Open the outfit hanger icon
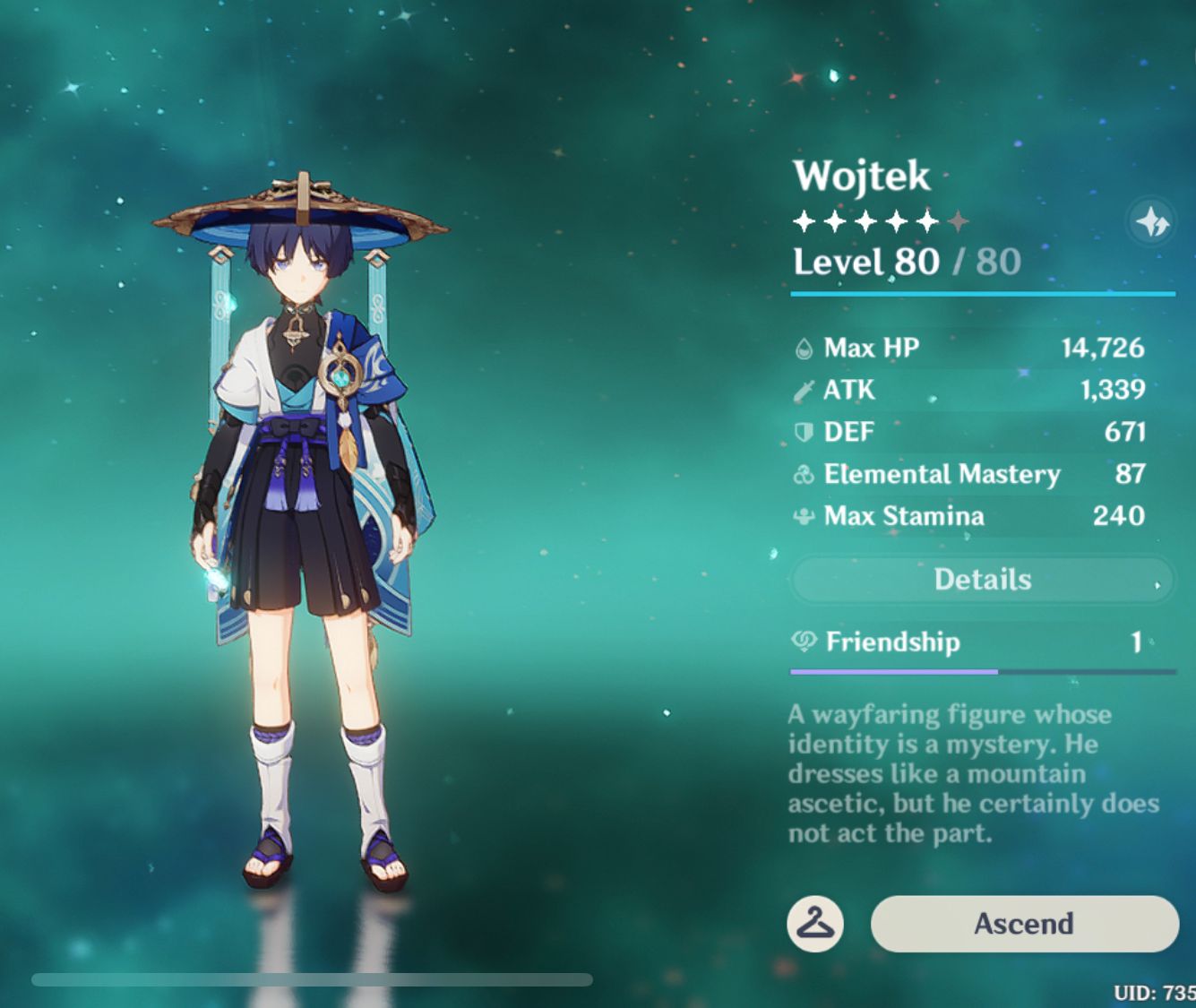 (815, 924)
